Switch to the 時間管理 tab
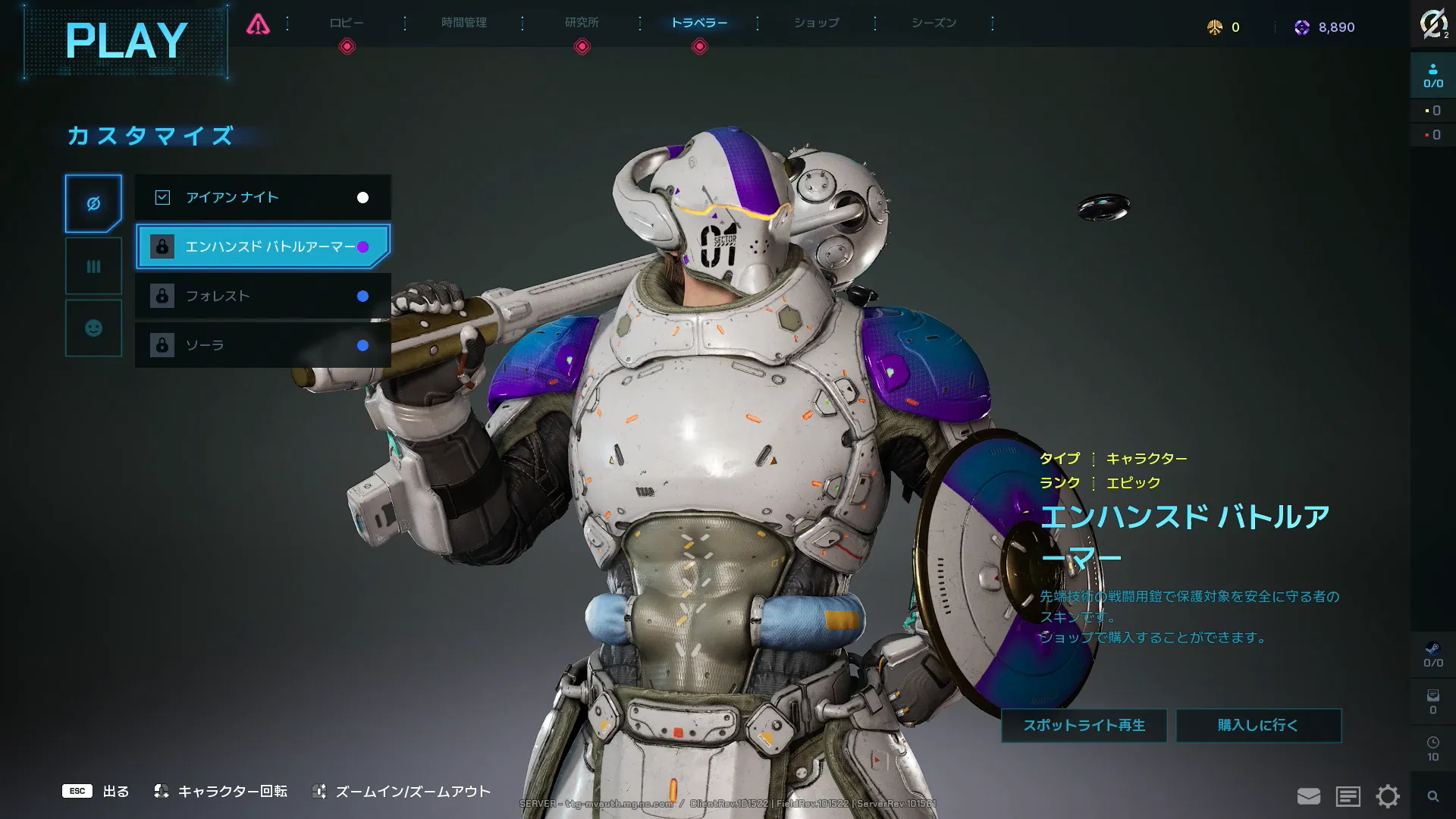The width and height of the screenshot is (1456, 819). click(x=464, y=23)
